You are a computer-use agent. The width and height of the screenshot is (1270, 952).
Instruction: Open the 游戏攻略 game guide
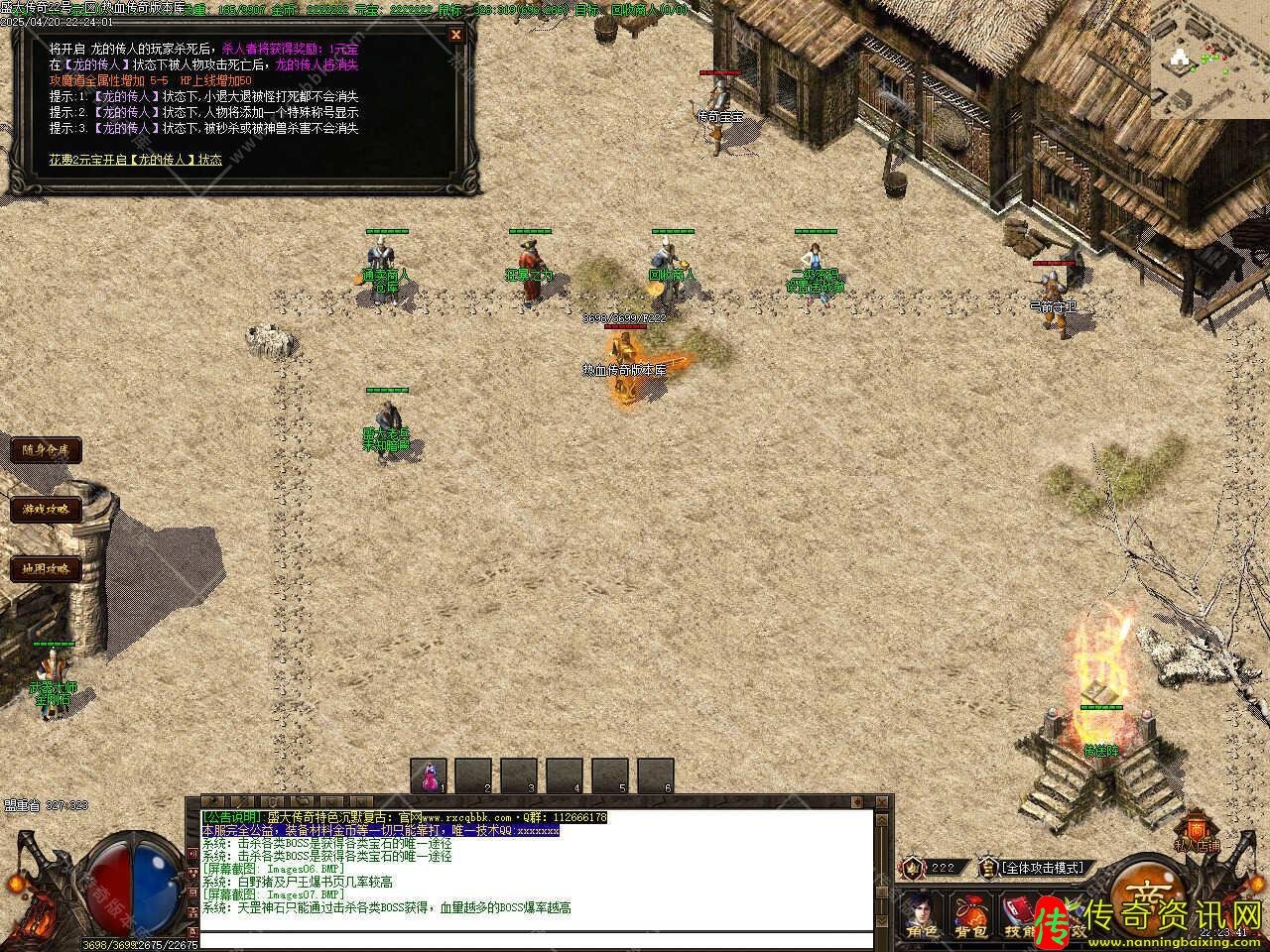pos(46,510)
